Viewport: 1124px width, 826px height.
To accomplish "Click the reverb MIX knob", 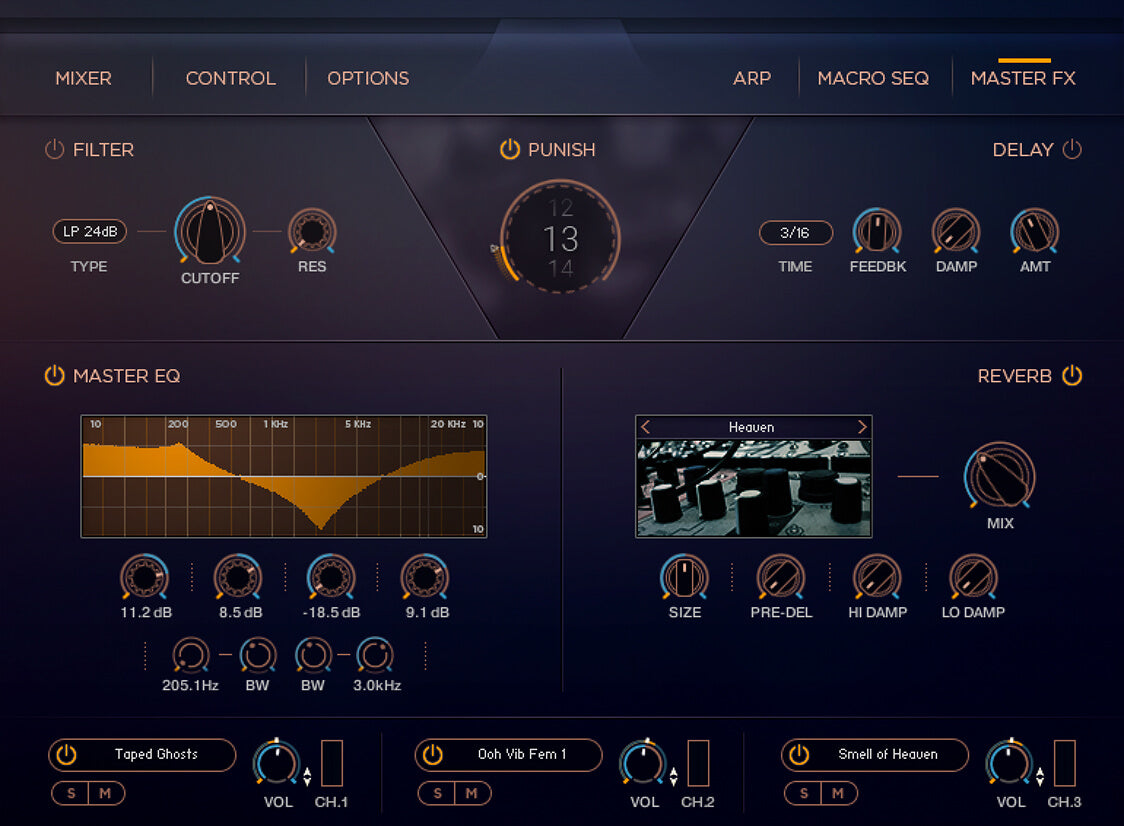I will [x=999, y=477].
